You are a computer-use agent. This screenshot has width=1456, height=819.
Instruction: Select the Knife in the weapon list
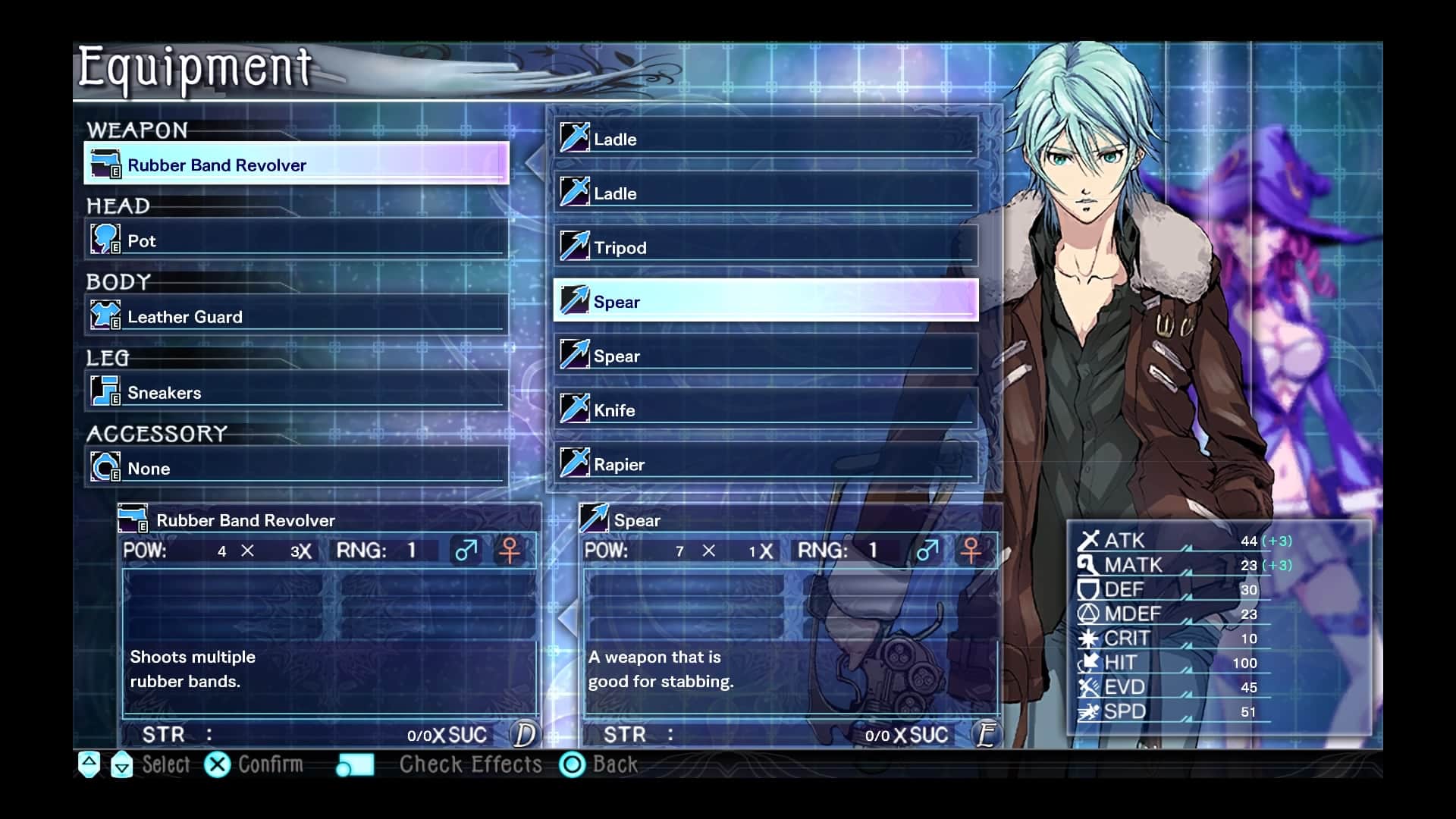tap(766, 409)
